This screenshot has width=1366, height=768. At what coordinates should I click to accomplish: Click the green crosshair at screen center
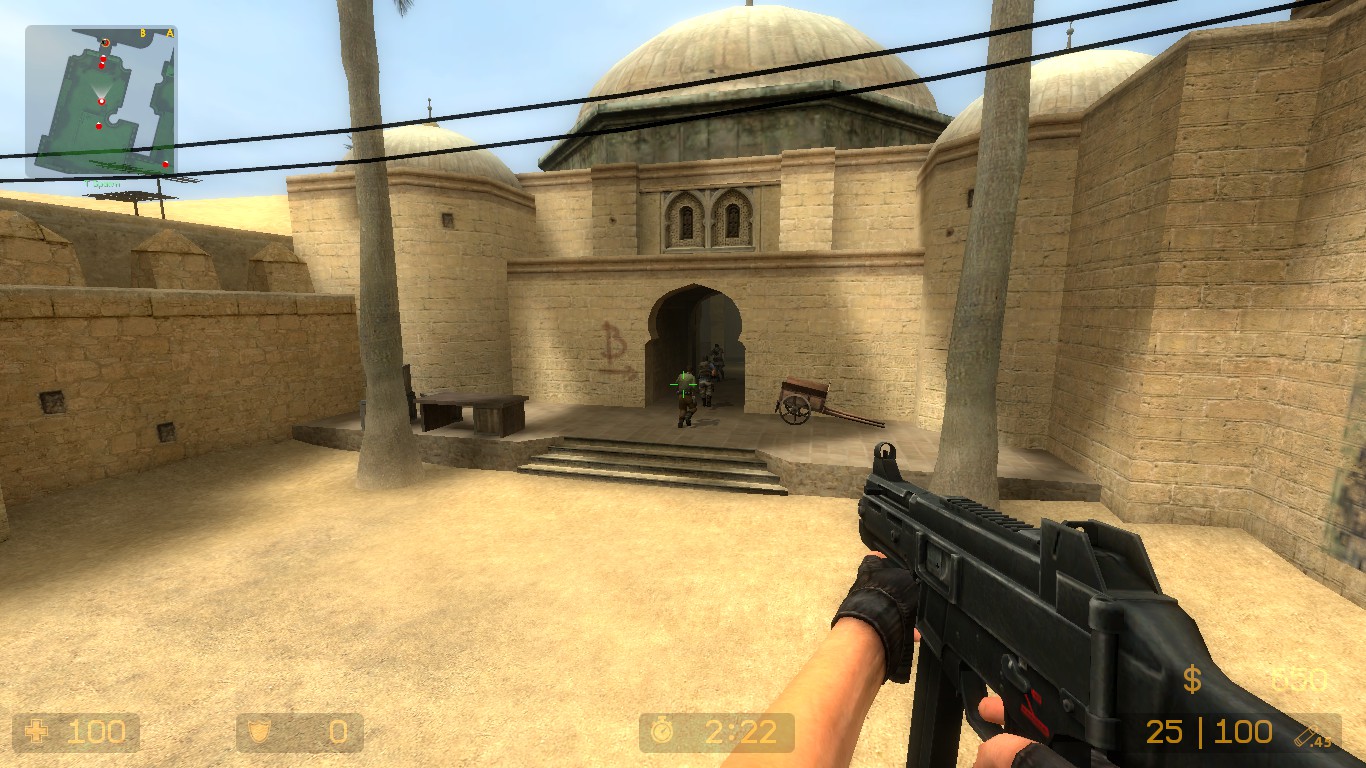(x=683, y=384)
